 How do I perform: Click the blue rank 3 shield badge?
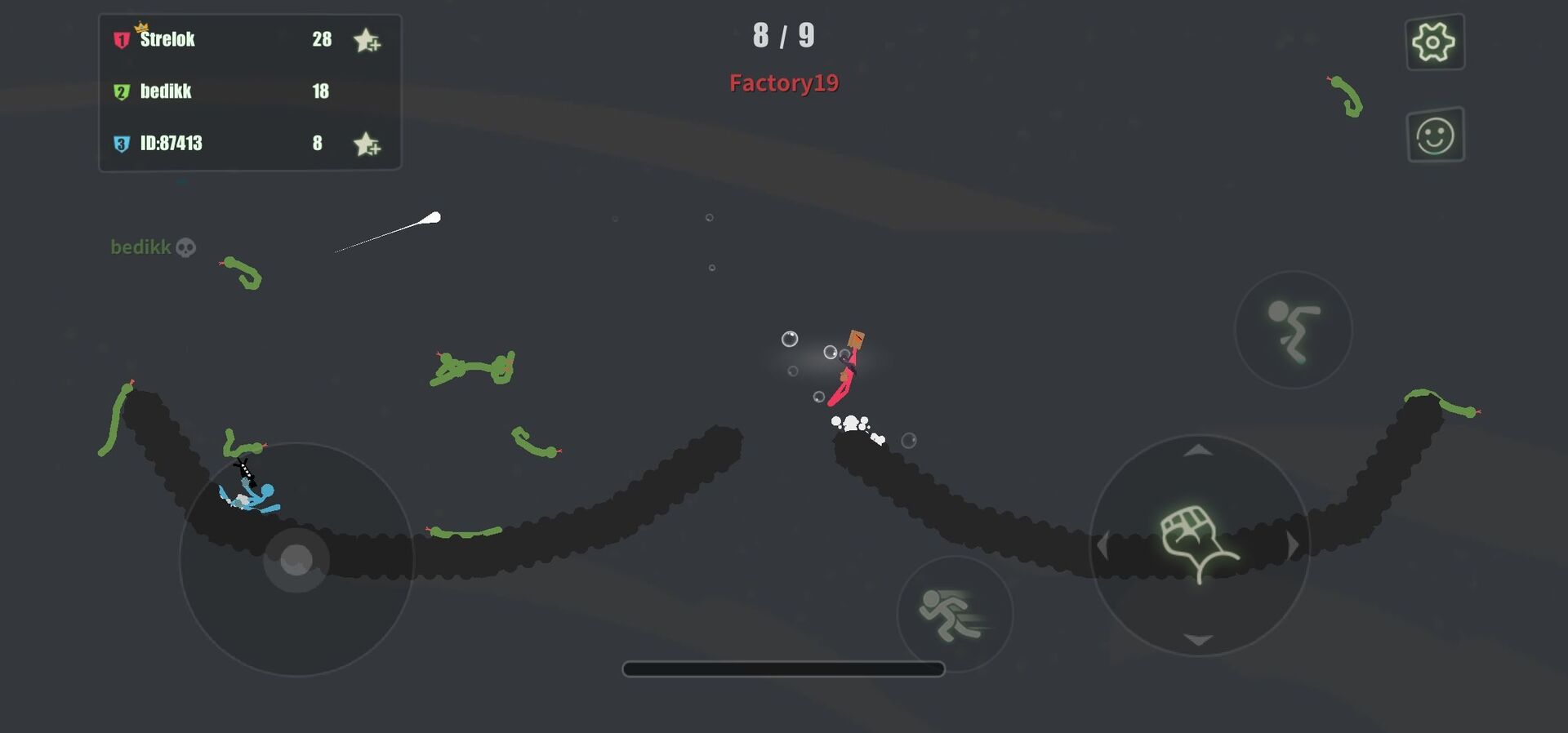(121, 143)
